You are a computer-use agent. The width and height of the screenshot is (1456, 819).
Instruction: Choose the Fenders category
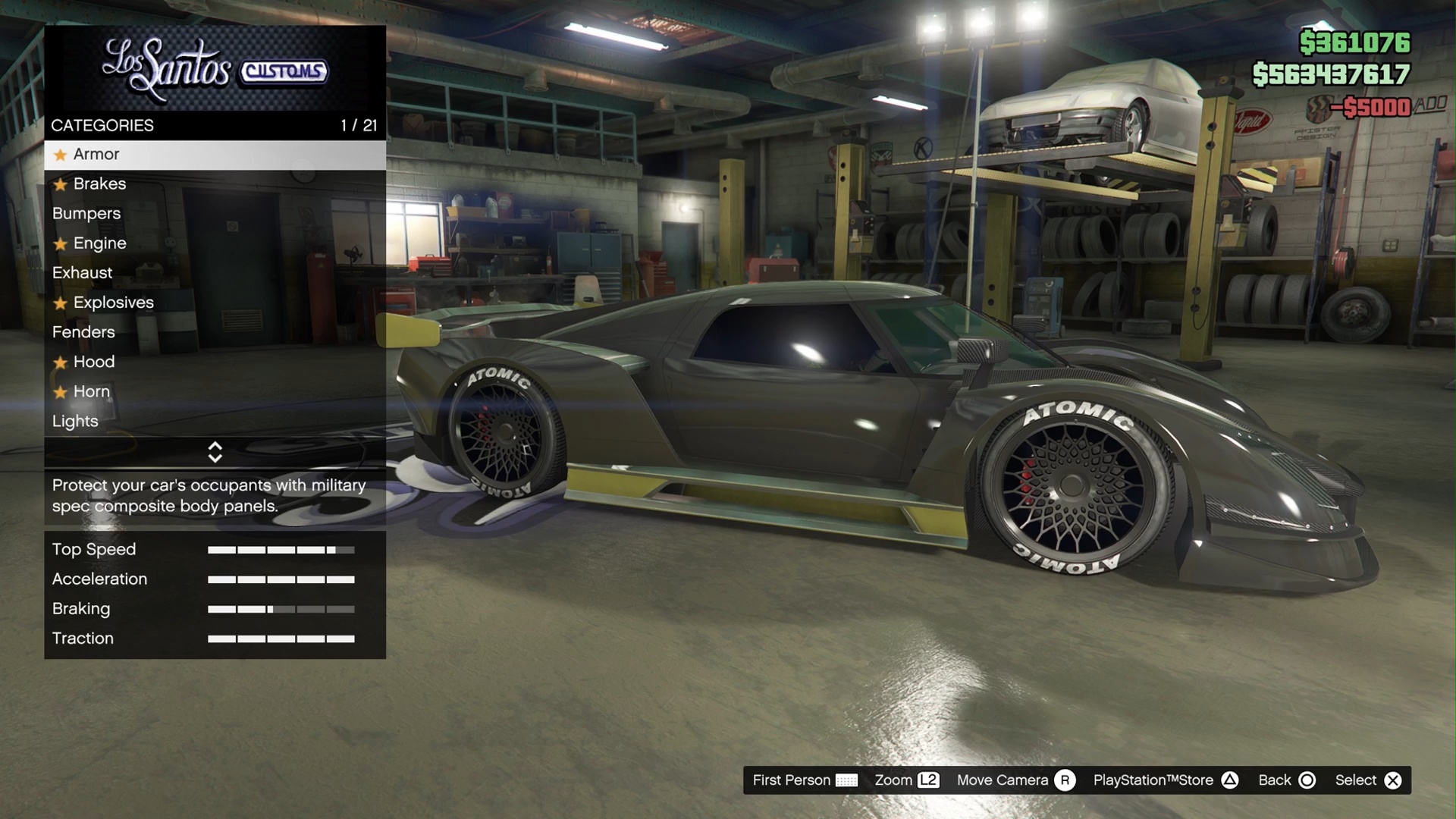tap(83, 332)
